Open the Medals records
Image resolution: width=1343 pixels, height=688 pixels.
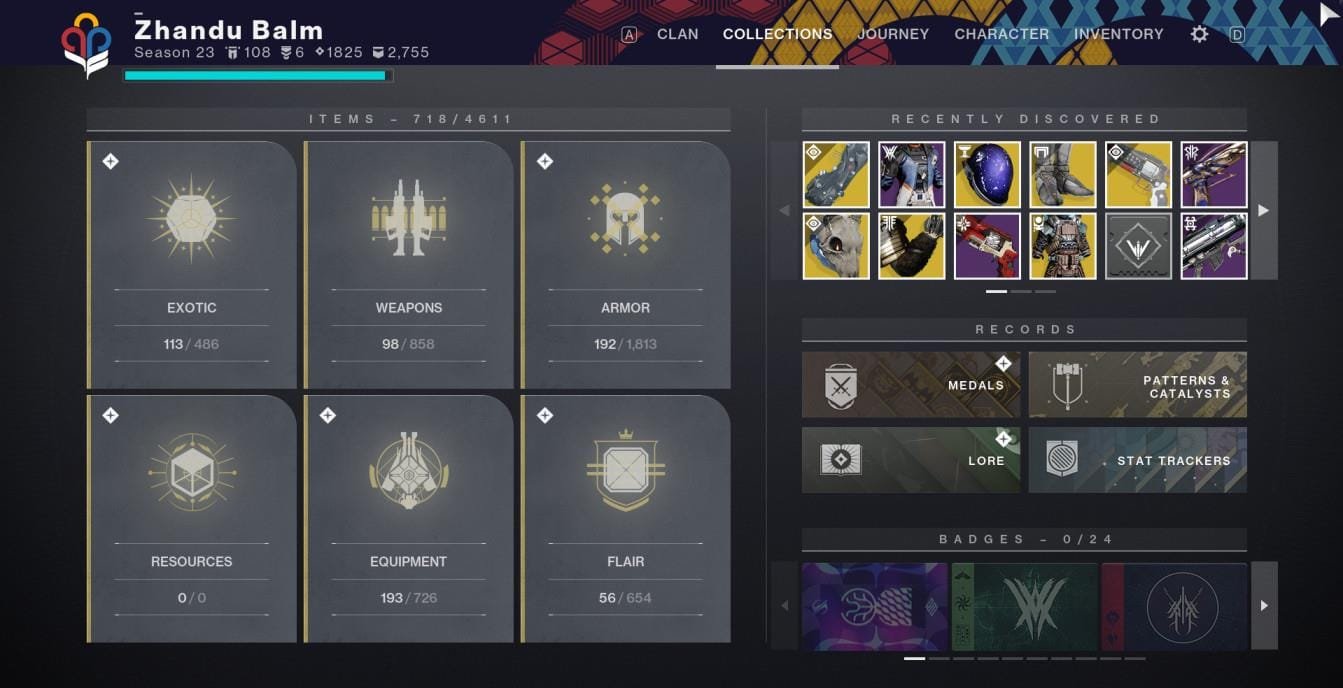[x=911, y=385]
